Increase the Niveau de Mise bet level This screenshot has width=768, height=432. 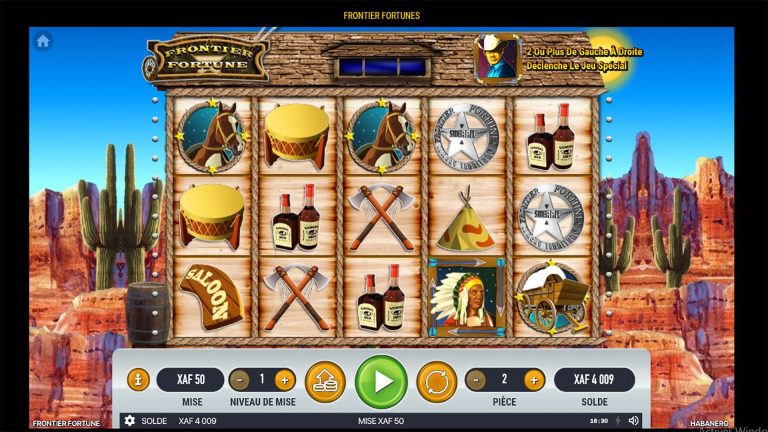click(284, 380)
